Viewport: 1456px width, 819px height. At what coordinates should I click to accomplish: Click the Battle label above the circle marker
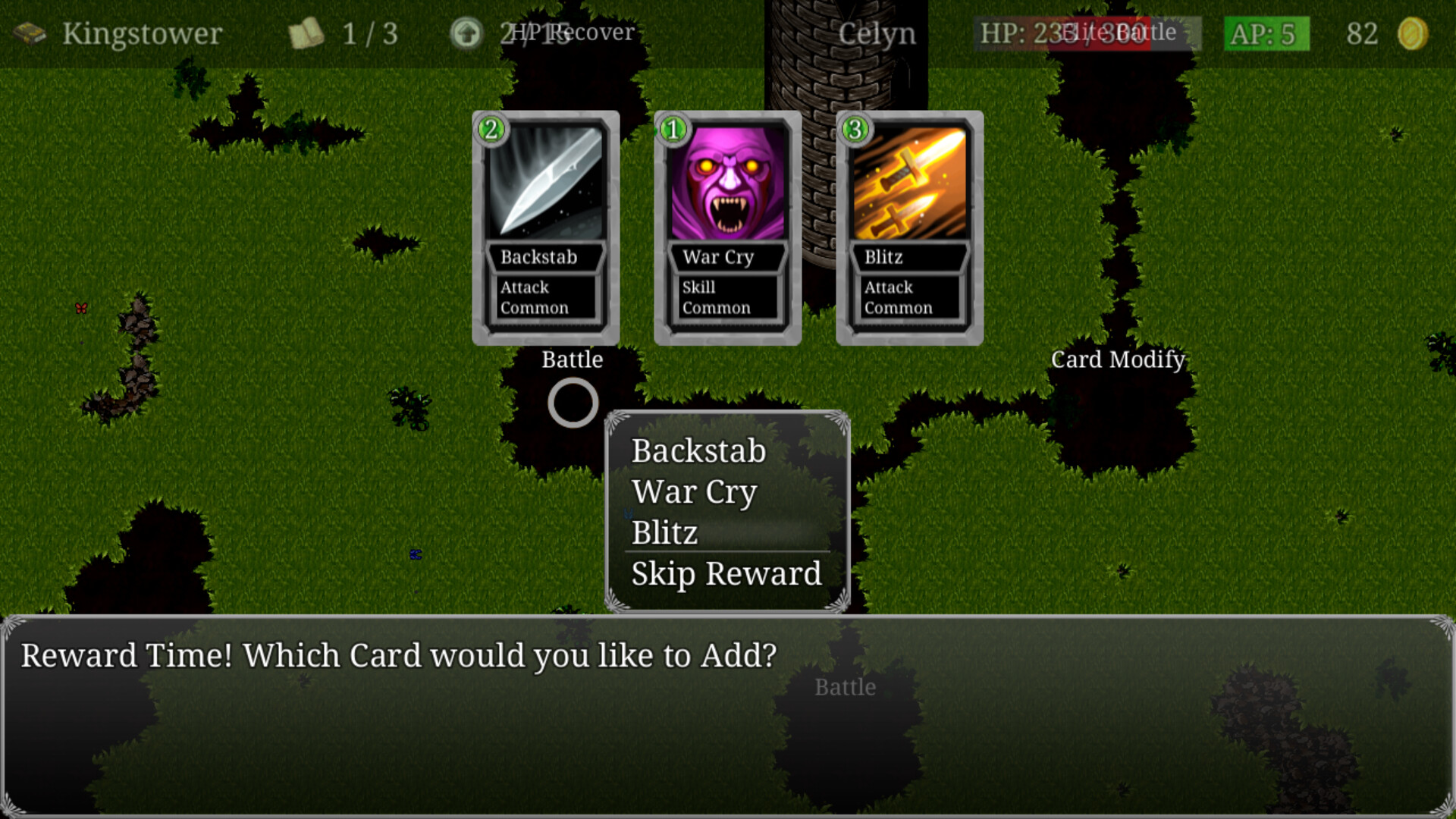tap(572, 359)
